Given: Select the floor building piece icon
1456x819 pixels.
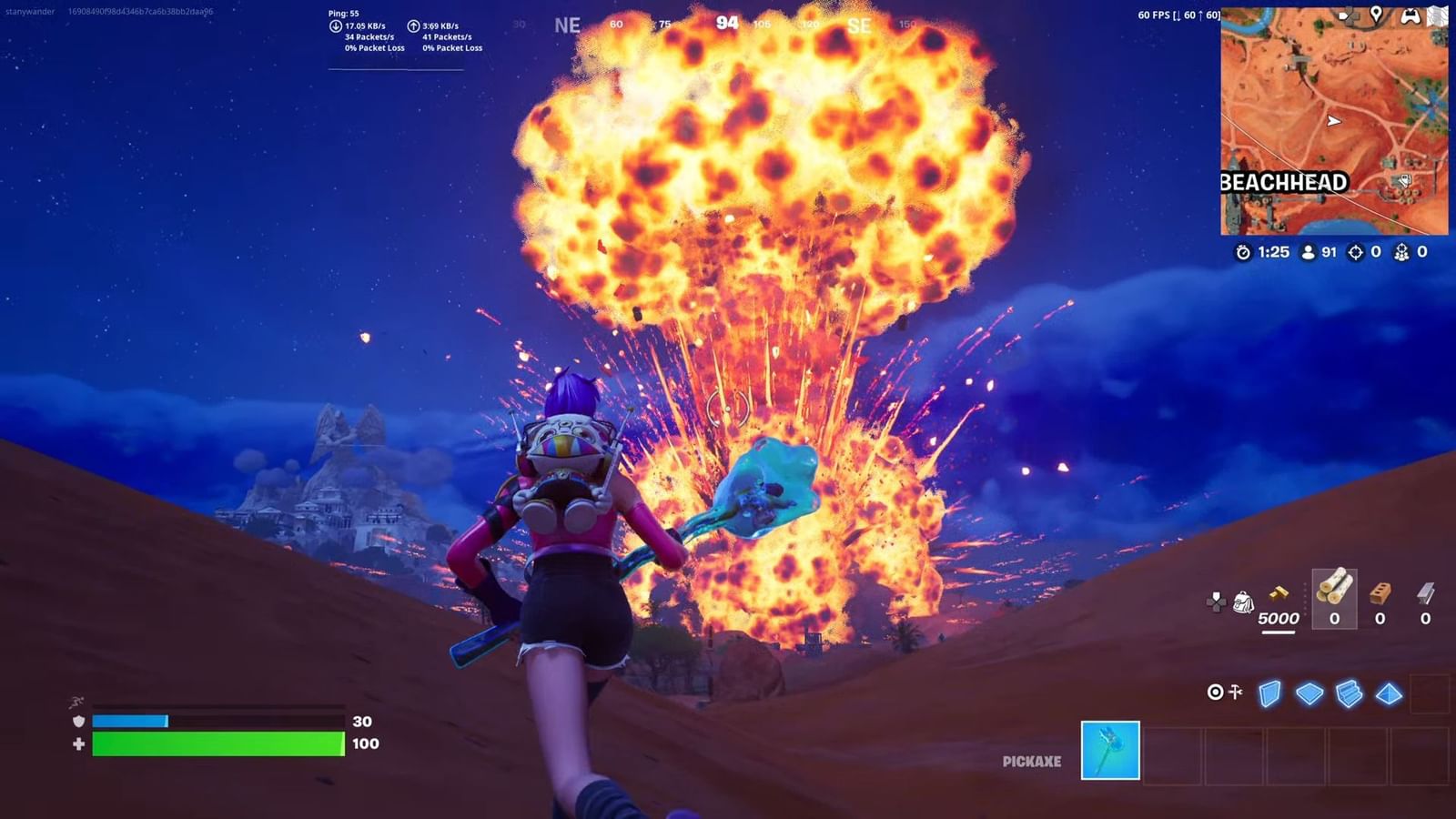Looking at the screenshot, I should [x=1309, y=694].
